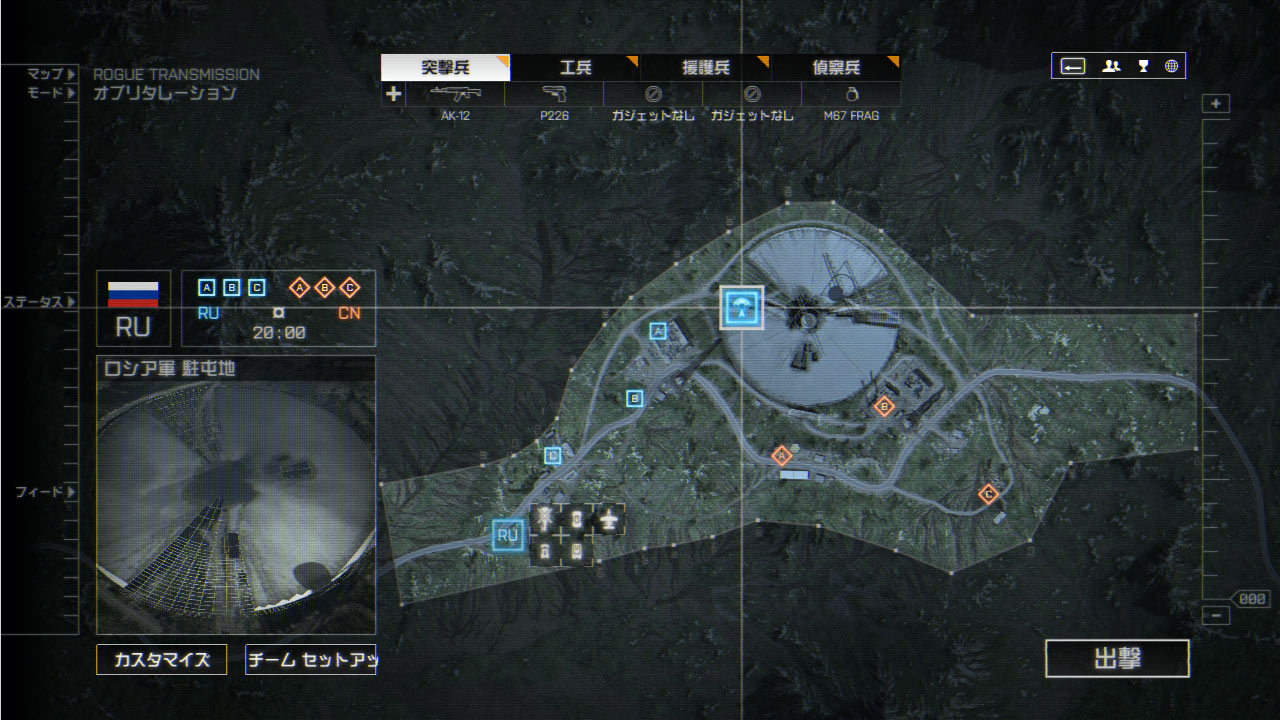The width and height of the screenshot is (1280, 720).
Task: Click the back arrow icon
Action: [x=1073, y=66]
